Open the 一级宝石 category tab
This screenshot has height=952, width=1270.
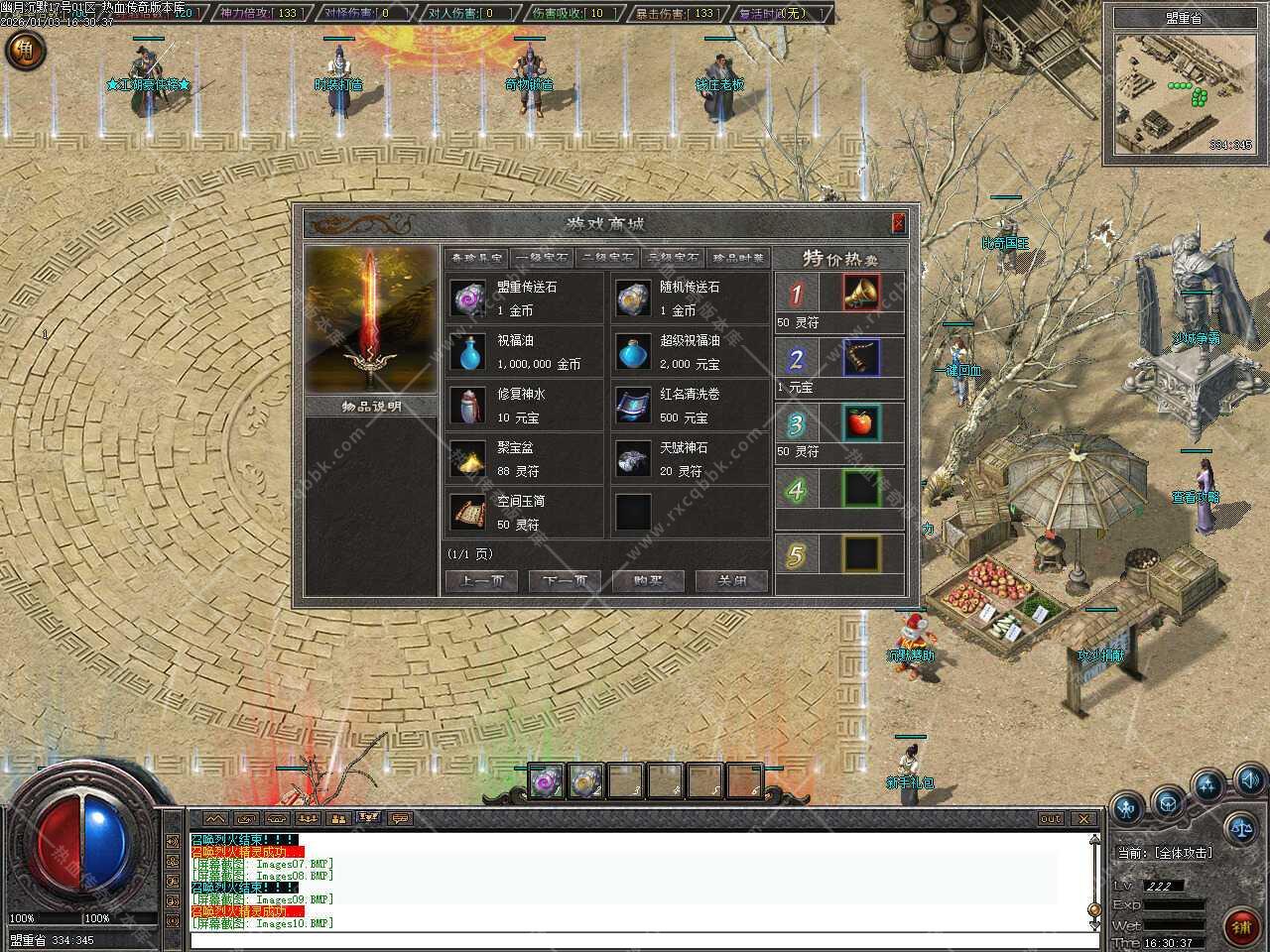point(542,258)
